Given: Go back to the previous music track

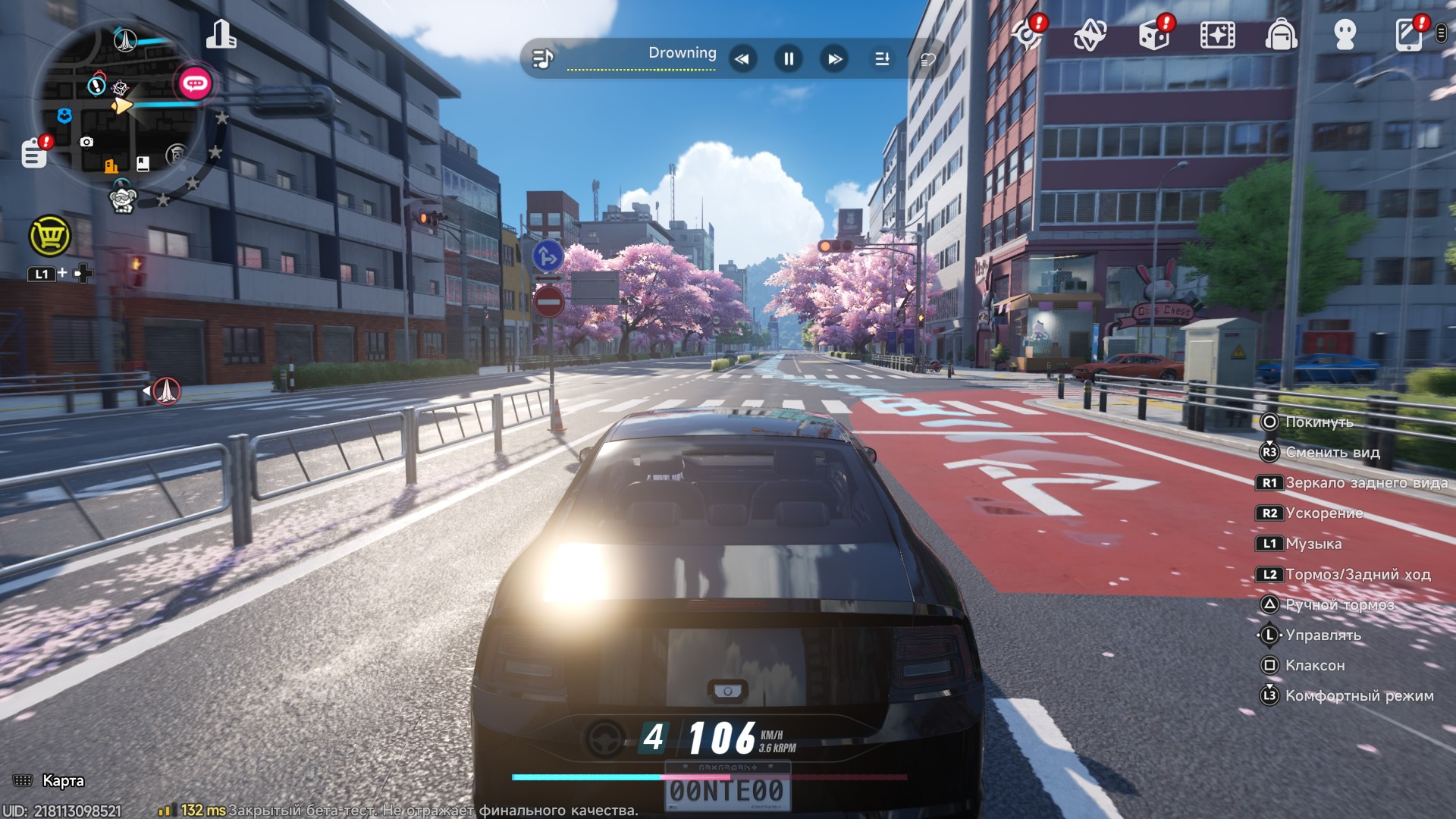Looking at the screenshot, I should point(742,58).
